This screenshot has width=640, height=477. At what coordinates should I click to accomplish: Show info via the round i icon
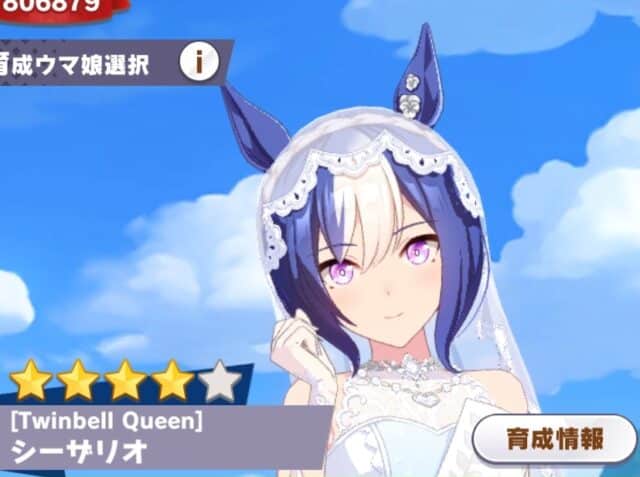(x=199, y=63)
